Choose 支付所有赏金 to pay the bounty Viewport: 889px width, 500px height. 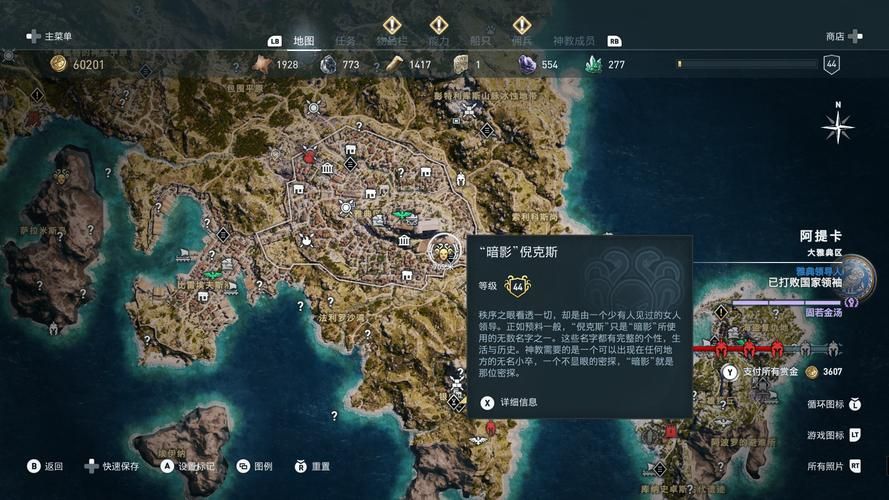coord(766,372)
